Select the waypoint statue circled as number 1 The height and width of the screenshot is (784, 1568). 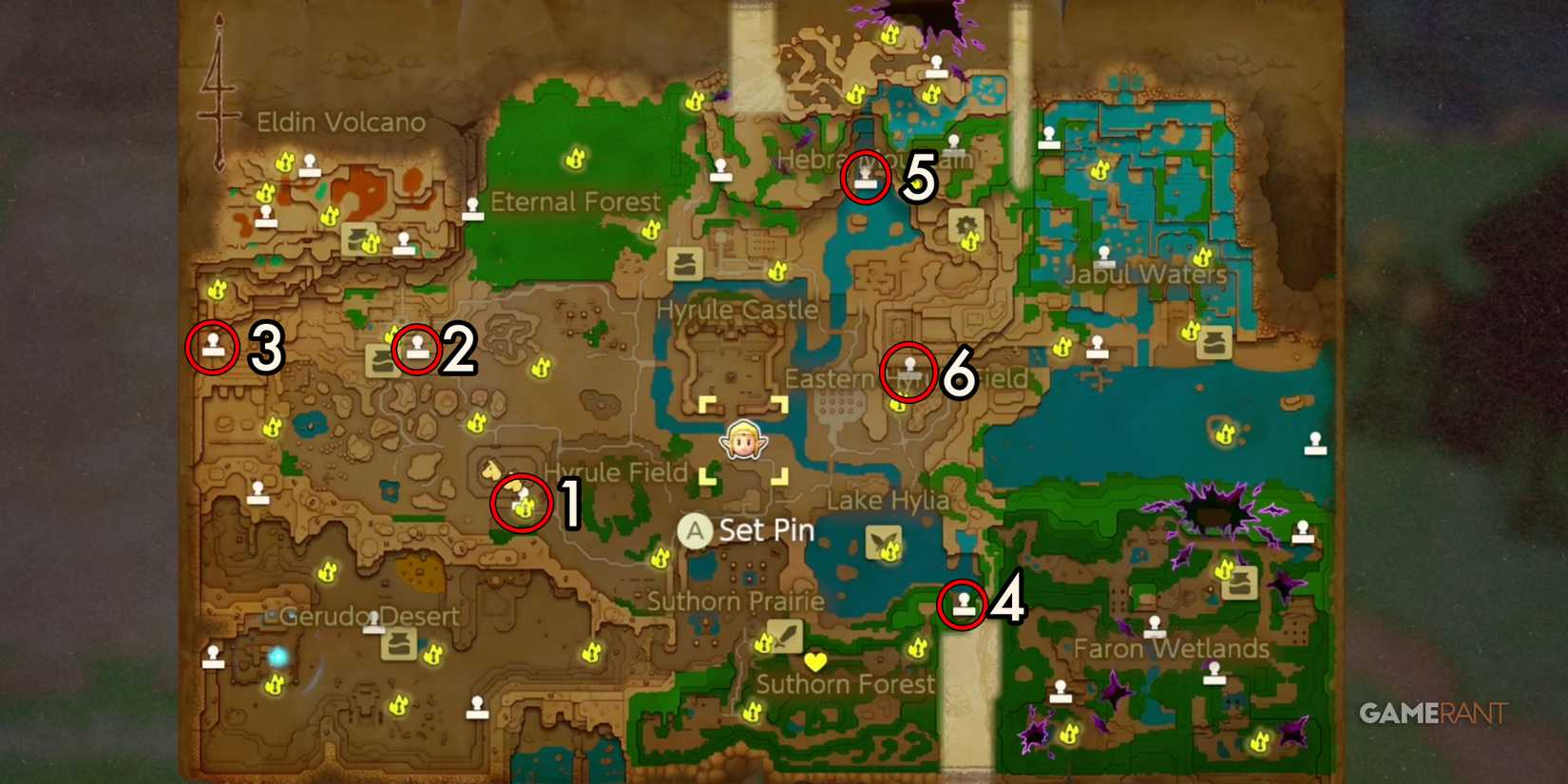pos(524,502)
